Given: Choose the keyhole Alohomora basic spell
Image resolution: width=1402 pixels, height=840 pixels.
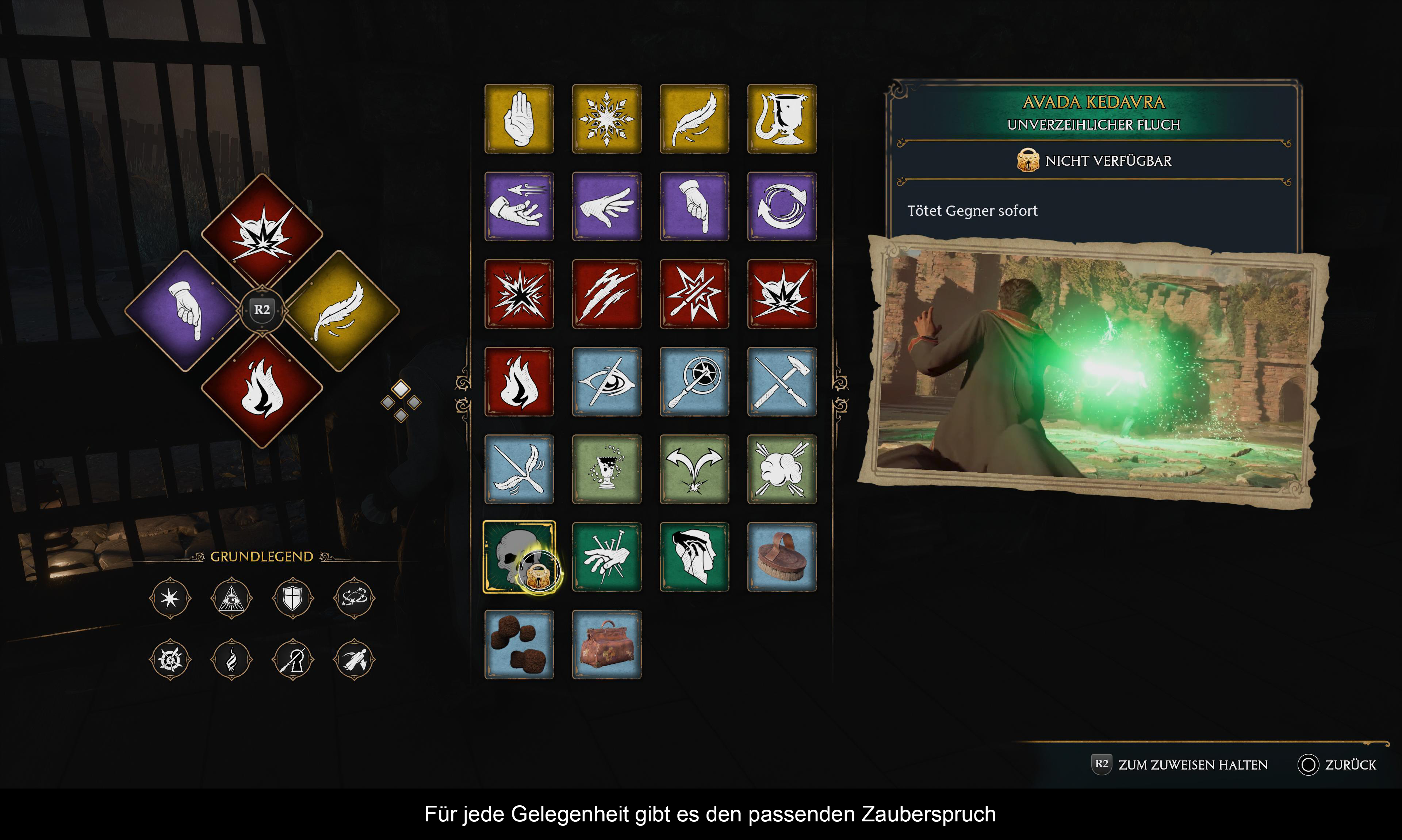Looking at the screenshot, I should click(x=292, y=659).
